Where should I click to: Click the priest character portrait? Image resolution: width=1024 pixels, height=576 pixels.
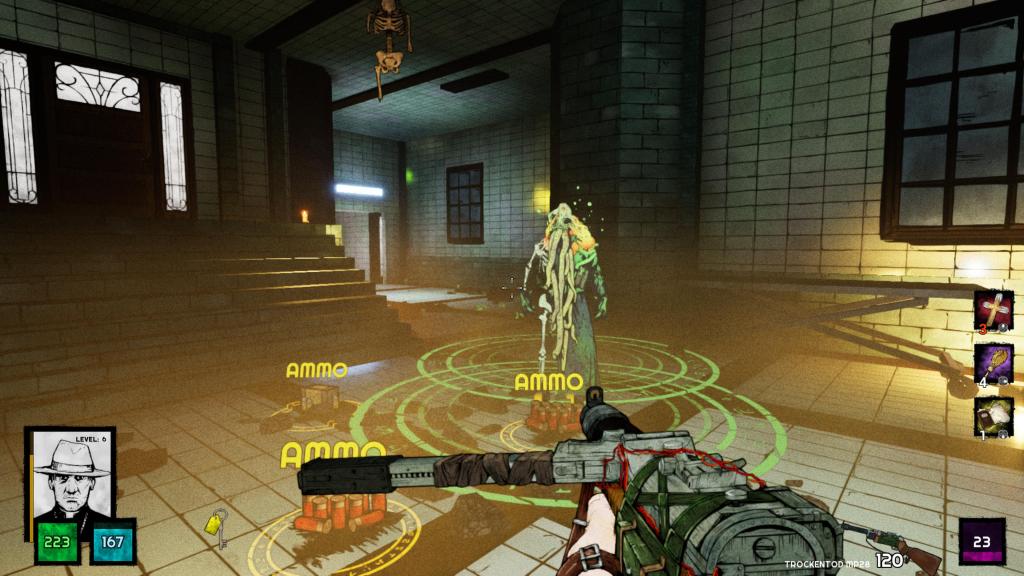pos(69,476)
